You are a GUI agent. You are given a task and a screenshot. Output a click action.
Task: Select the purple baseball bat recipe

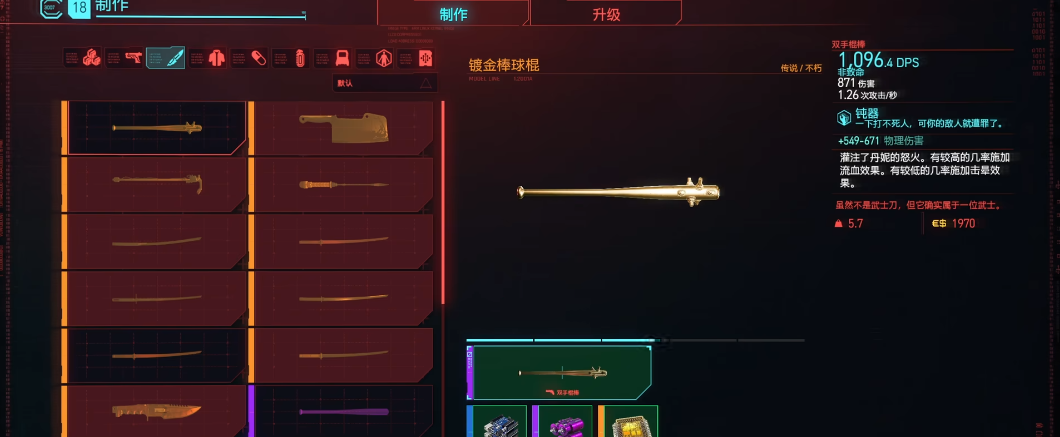click(340, 411)
